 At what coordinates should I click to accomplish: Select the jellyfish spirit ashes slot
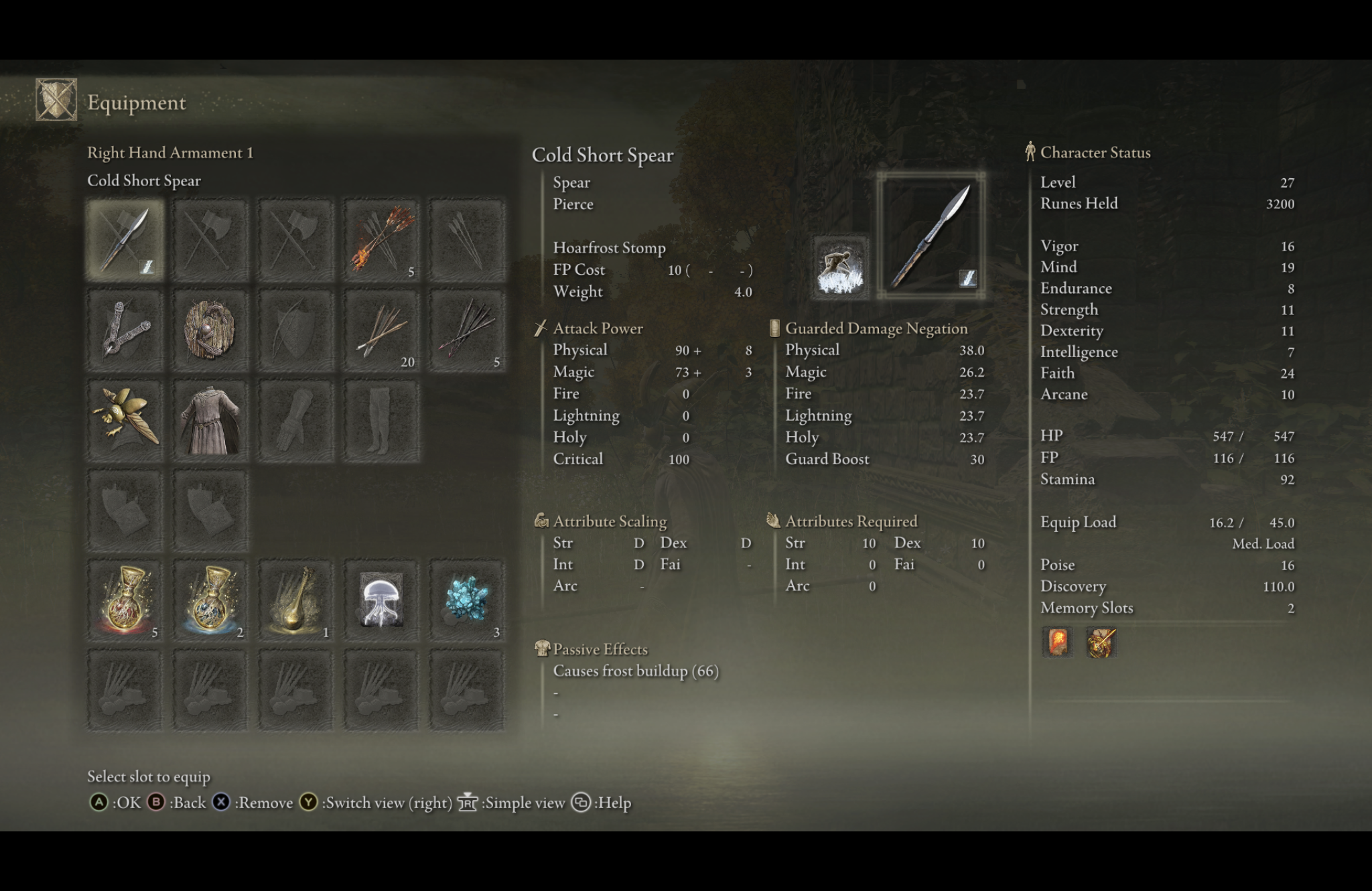click(x=381, y=598)
